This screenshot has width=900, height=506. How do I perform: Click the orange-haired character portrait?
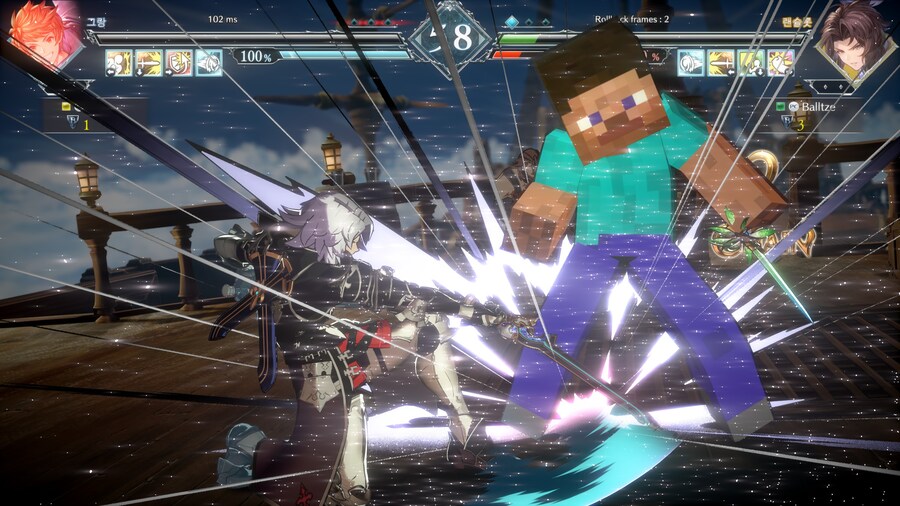[42, 34]
